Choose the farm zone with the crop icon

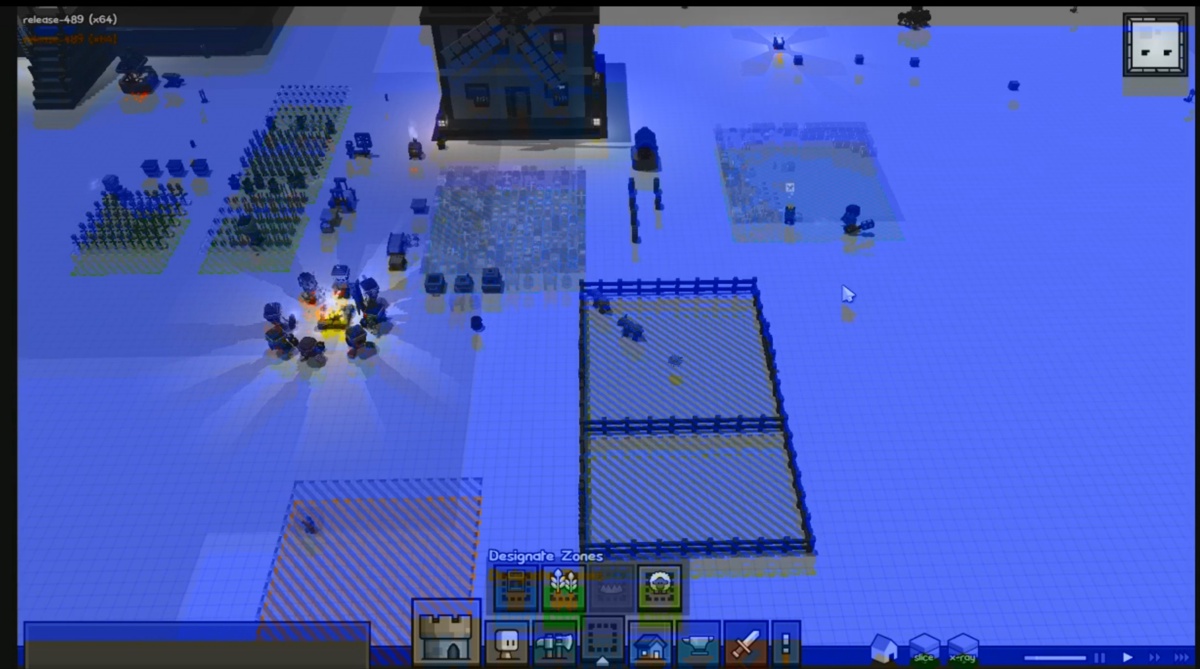point(564,588)
